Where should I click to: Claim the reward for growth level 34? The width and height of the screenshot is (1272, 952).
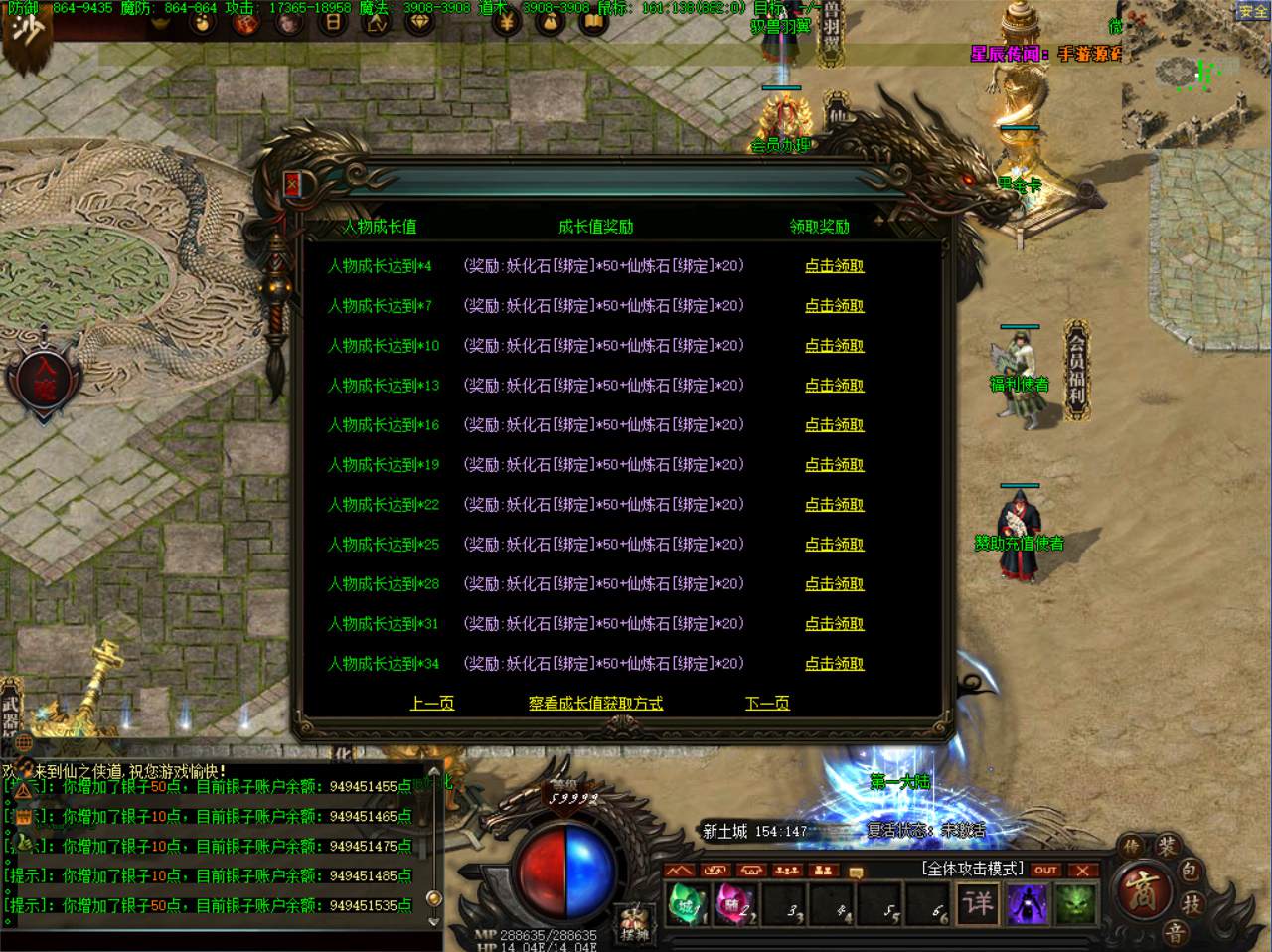(834, 664)
